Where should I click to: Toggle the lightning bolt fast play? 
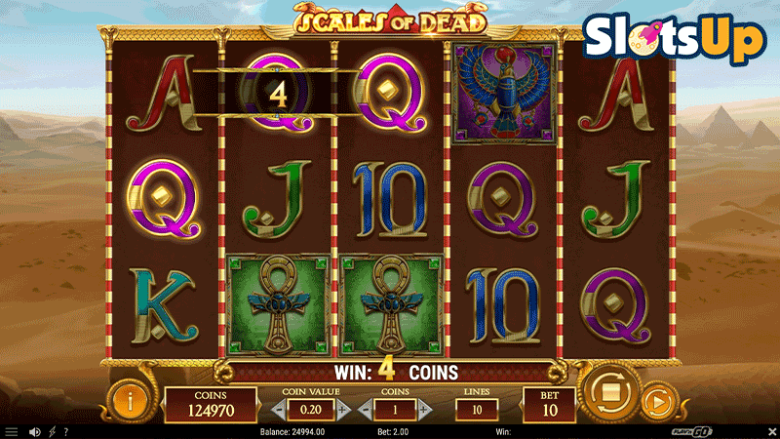[52, 432]
